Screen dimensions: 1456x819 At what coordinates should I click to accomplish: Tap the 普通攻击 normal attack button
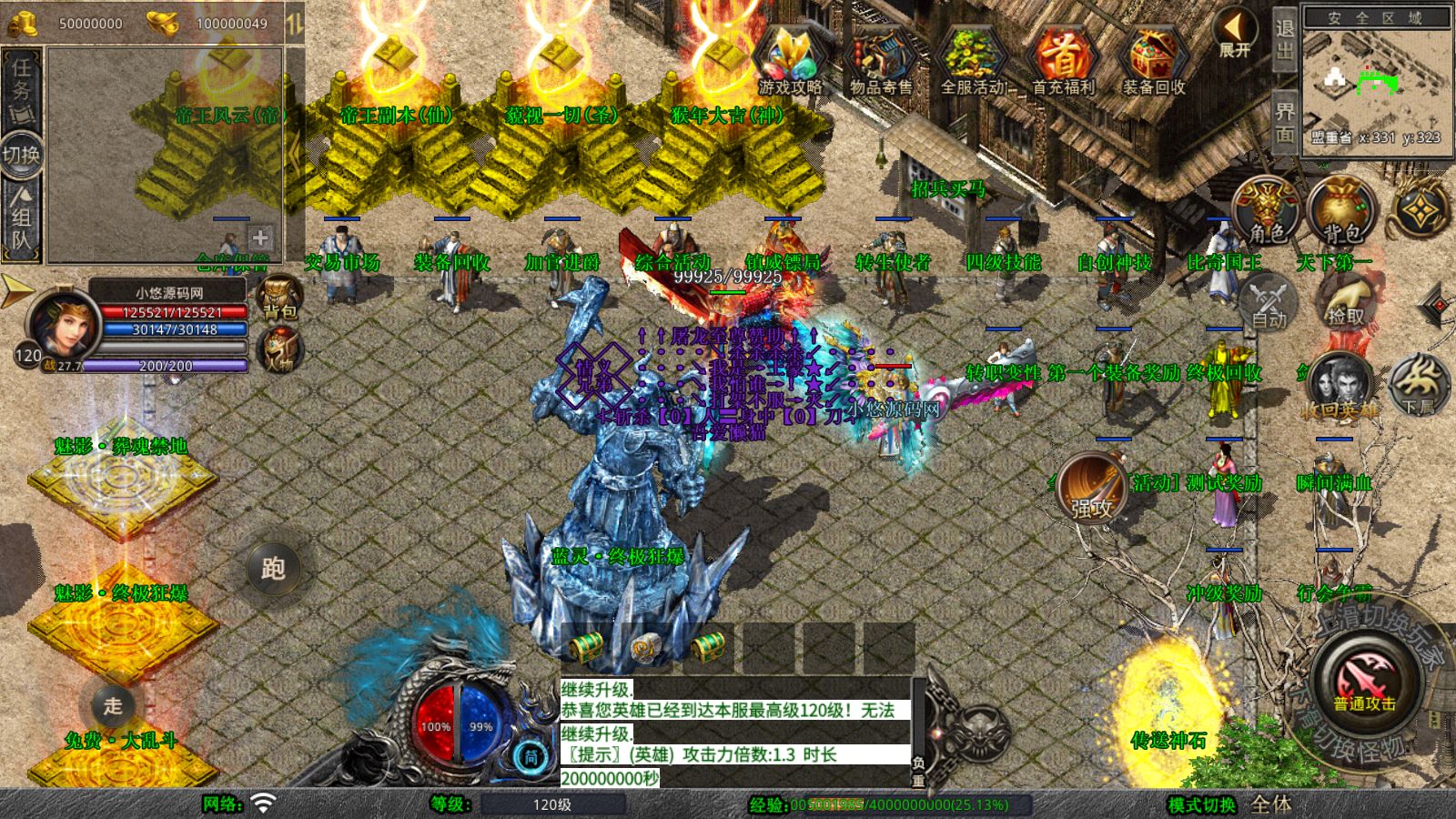(1364, 680)
